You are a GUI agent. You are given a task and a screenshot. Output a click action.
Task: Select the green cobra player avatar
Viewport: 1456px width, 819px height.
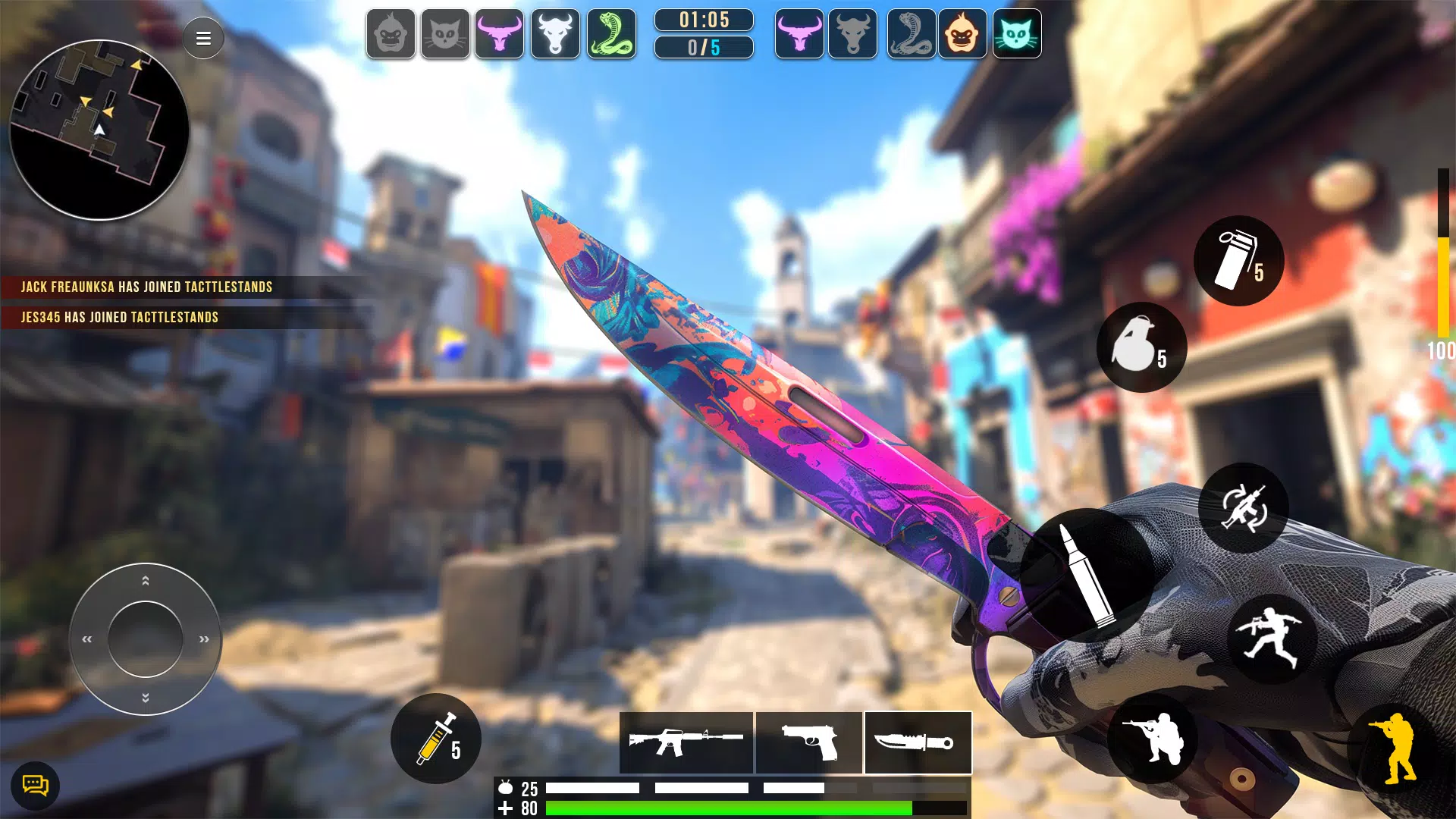coord(611,34)
